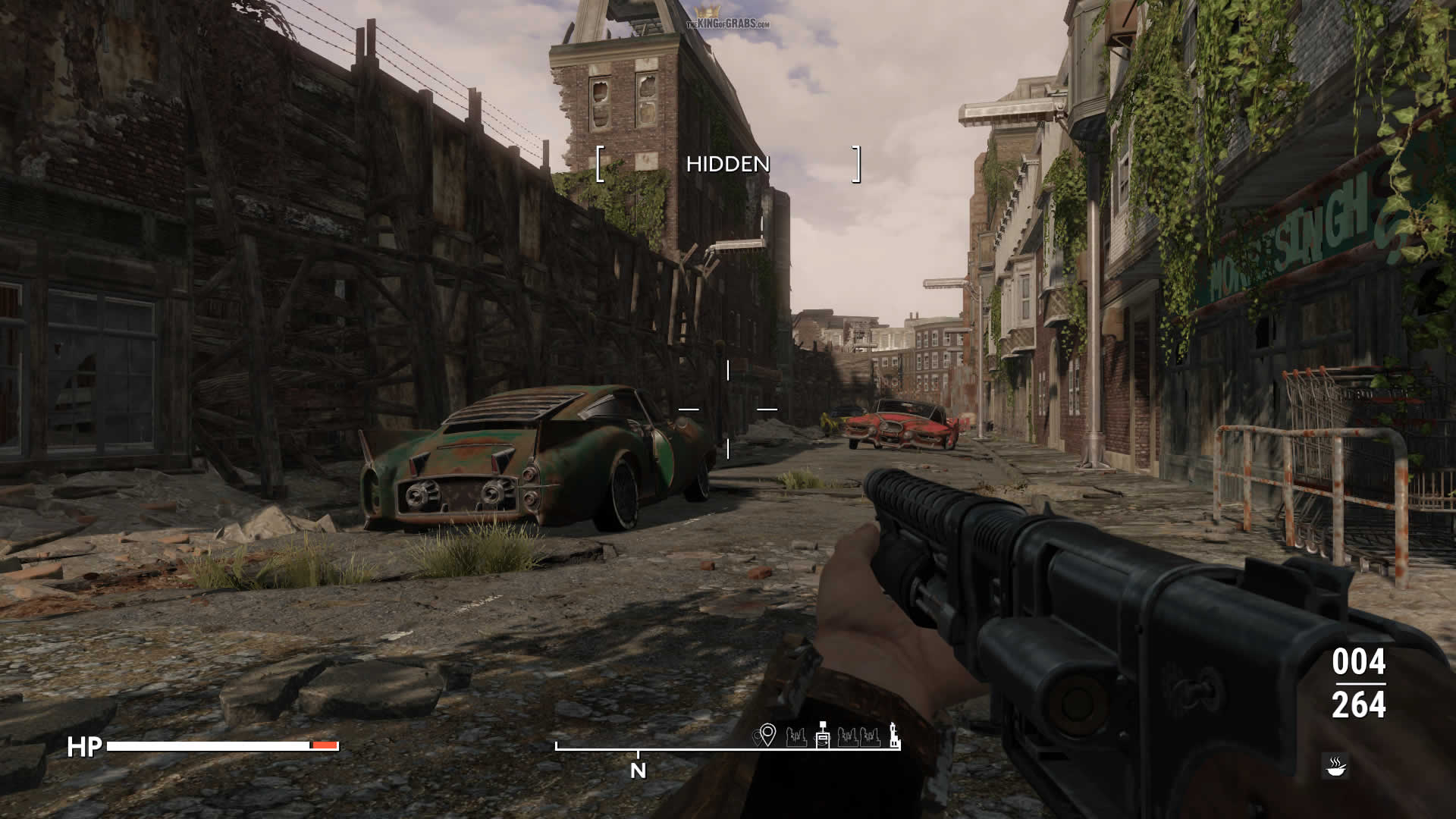This screenshot has height=819, width=1456.
Task: Click the bright map pin compass marker
Action: (x=767, y=735)
